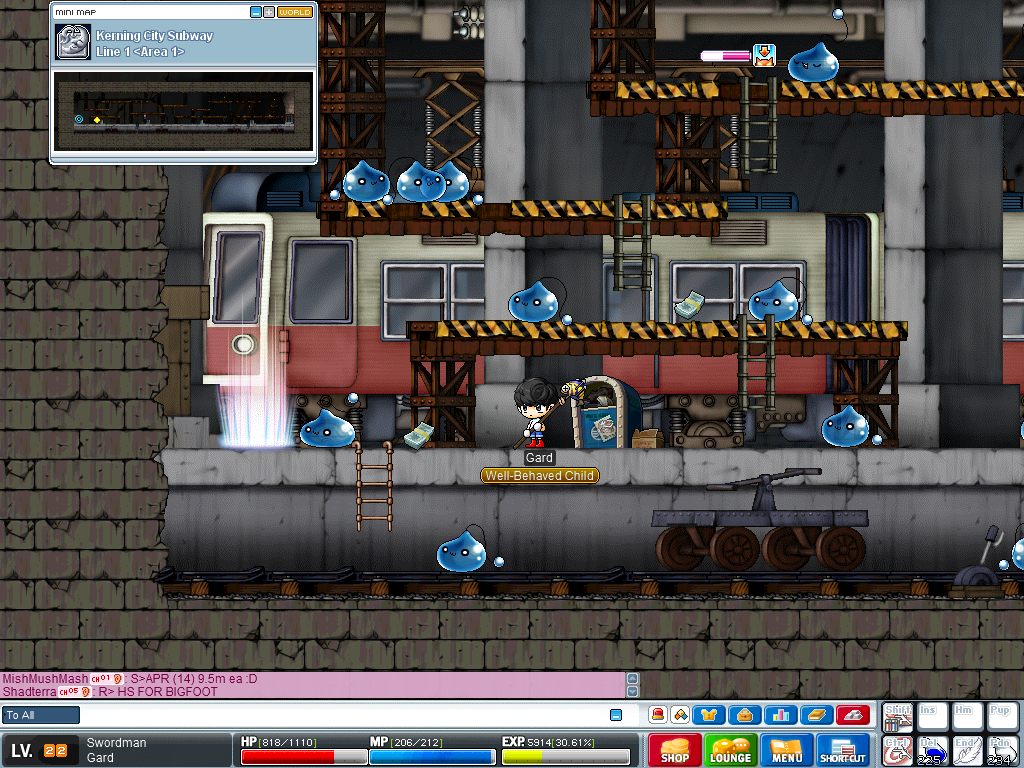The image size is (1024, 768).
Task: Minimize the chat window
Action: 616,715
